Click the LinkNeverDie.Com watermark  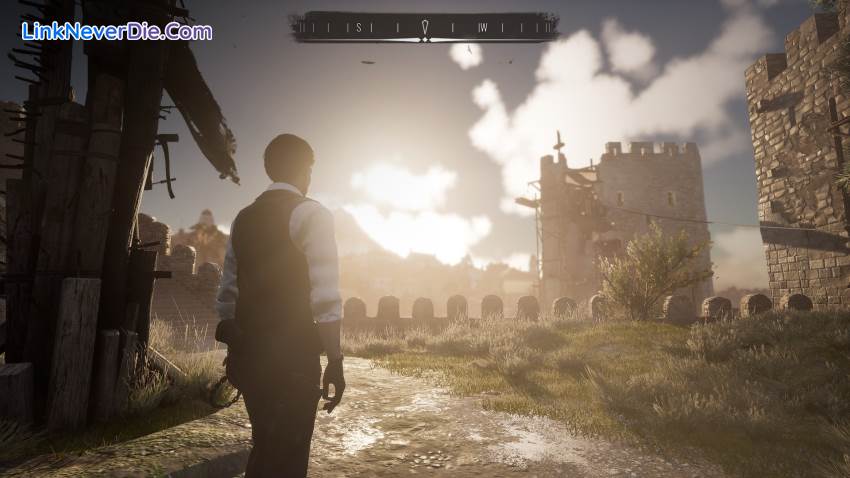pos(116,31)
